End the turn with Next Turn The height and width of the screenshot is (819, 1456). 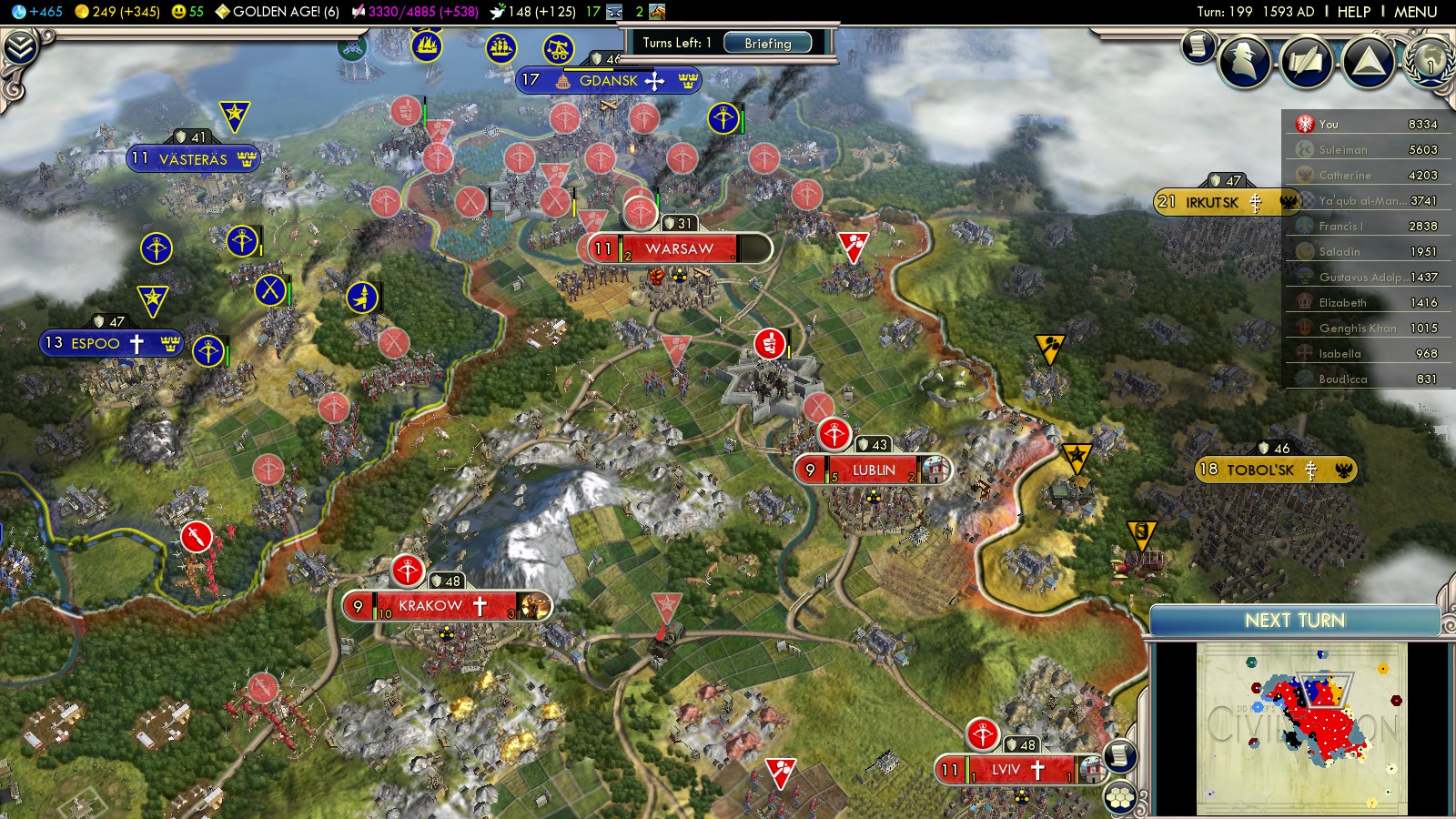(x=1294, y=621)
